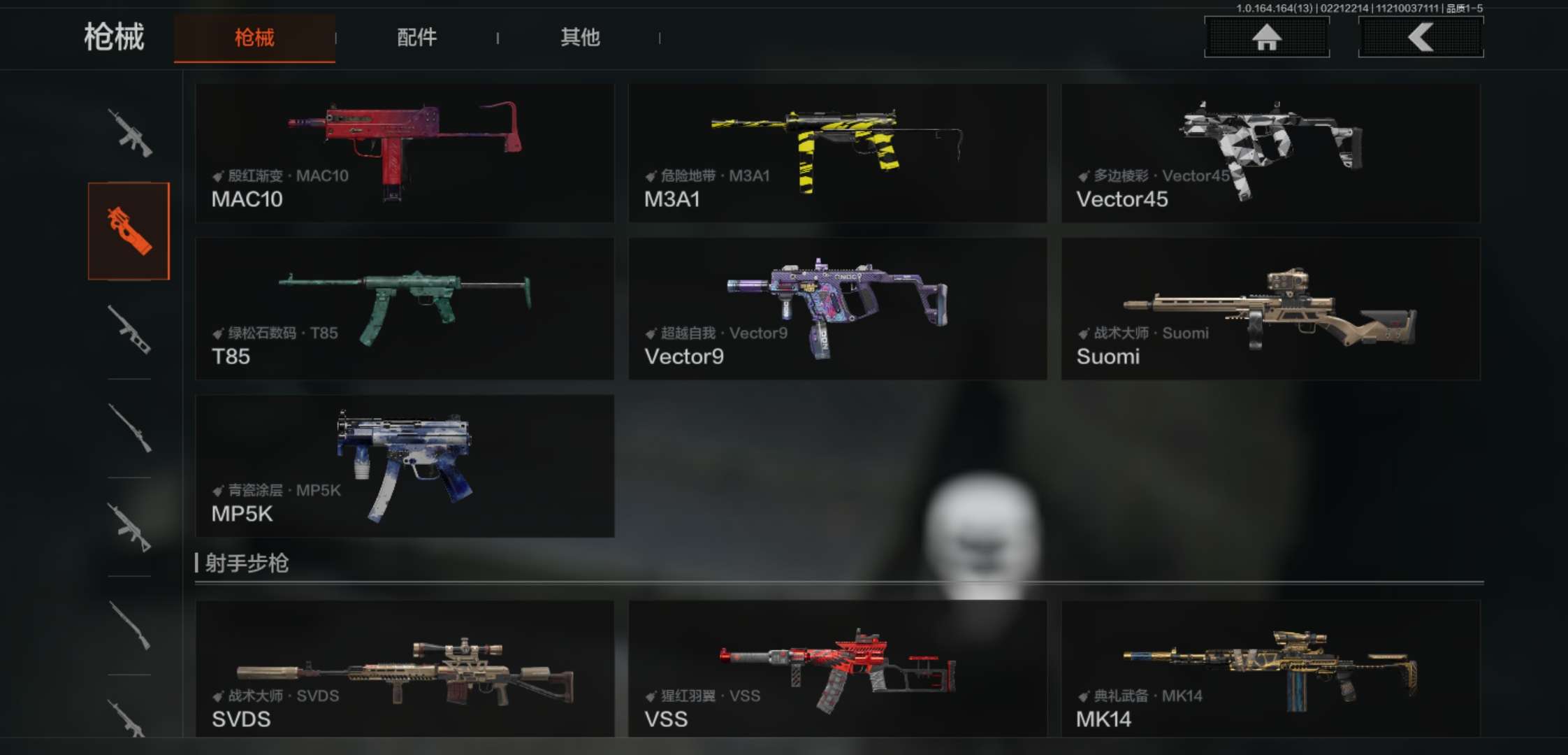This screenshot has width=1568, height=755.
Task: Pick the Vector45 camo weapon tile
Action: 1270,153
